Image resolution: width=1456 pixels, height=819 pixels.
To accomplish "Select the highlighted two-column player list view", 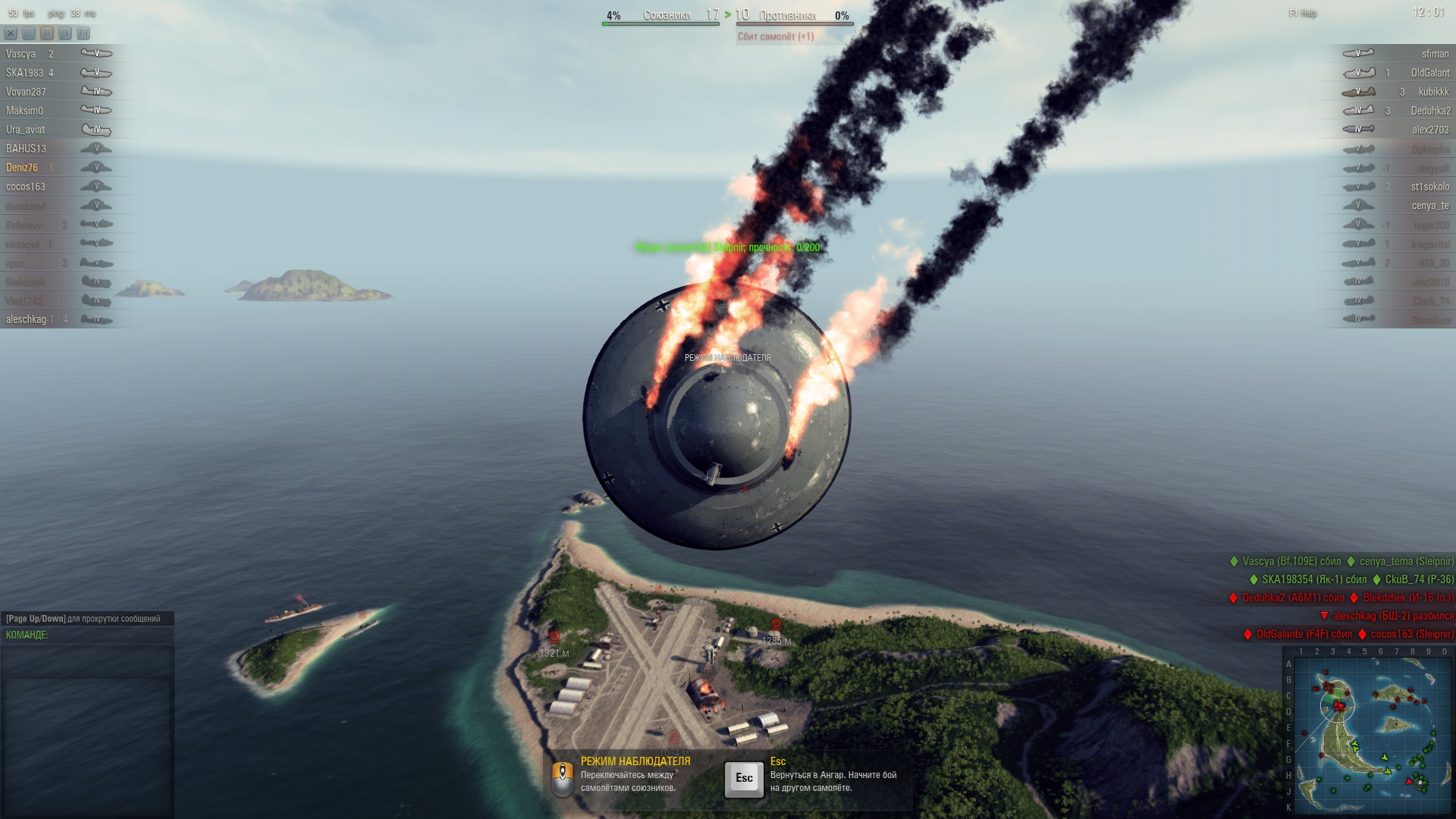I will (47, 33).
